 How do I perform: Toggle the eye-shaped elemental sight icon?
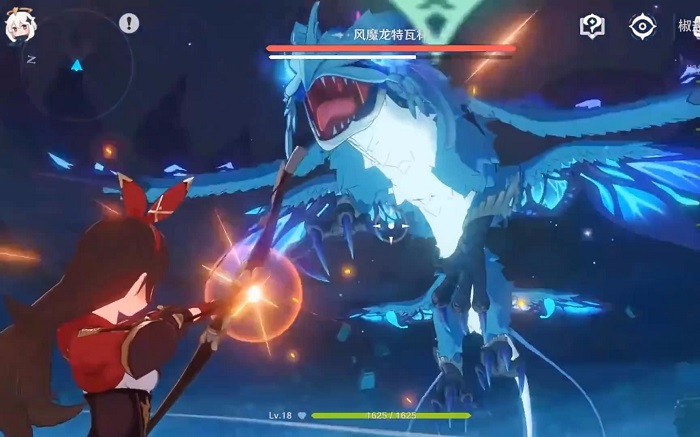[642, 27]
